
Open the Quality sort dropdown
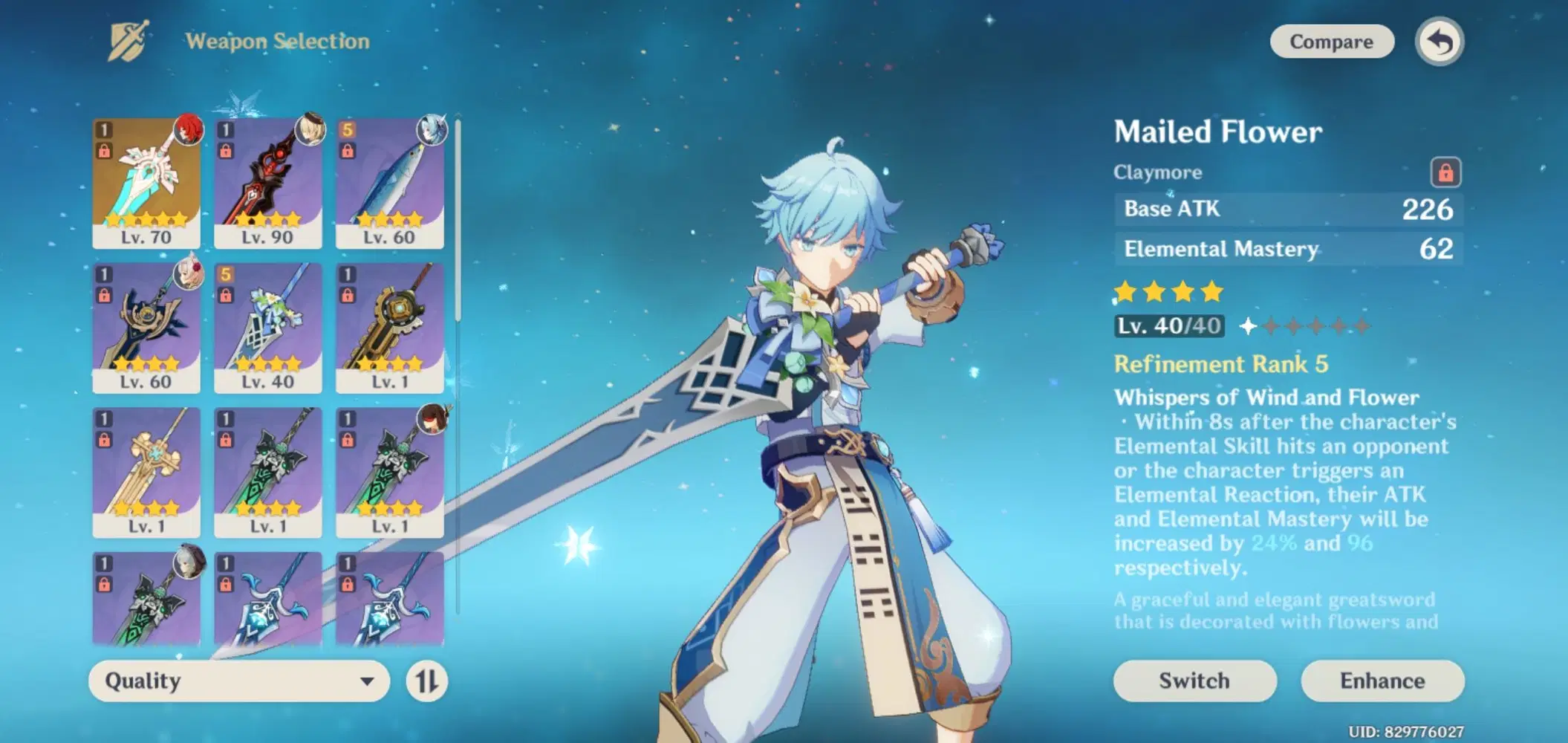click(238, 681)
